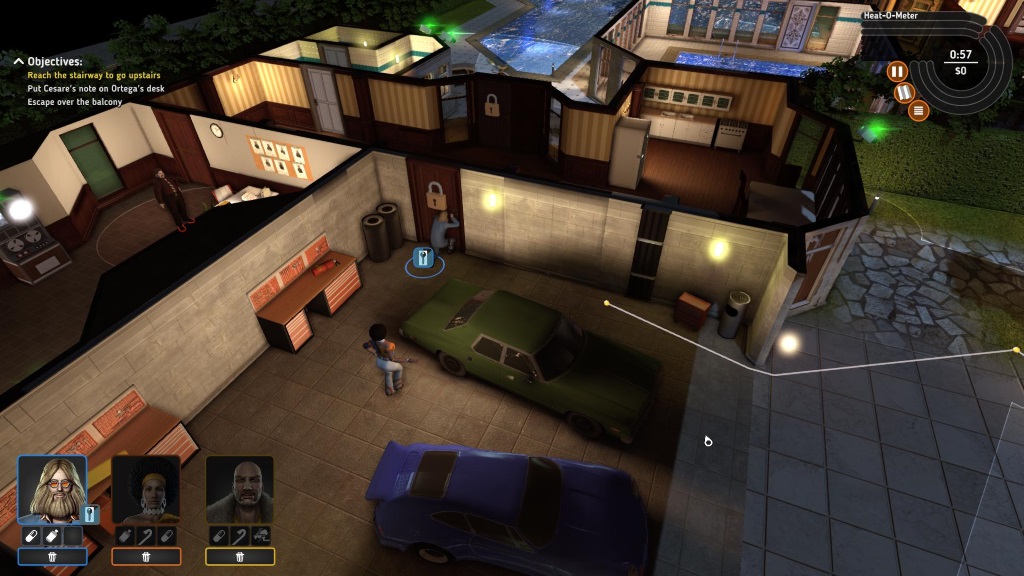Click the key badge on bearded portrait
Viewport: 1024px width, 576px height.
pos(90,515)
